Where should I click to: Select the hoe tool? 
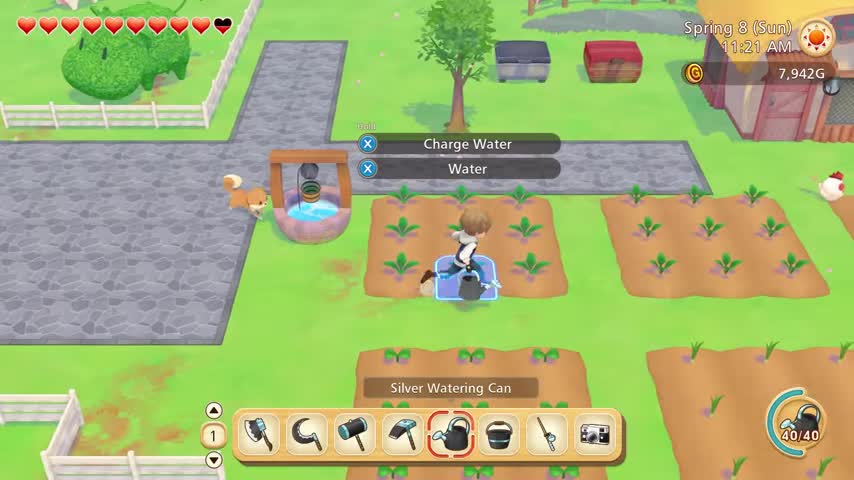pyautogui.click(x=403, y=435)
